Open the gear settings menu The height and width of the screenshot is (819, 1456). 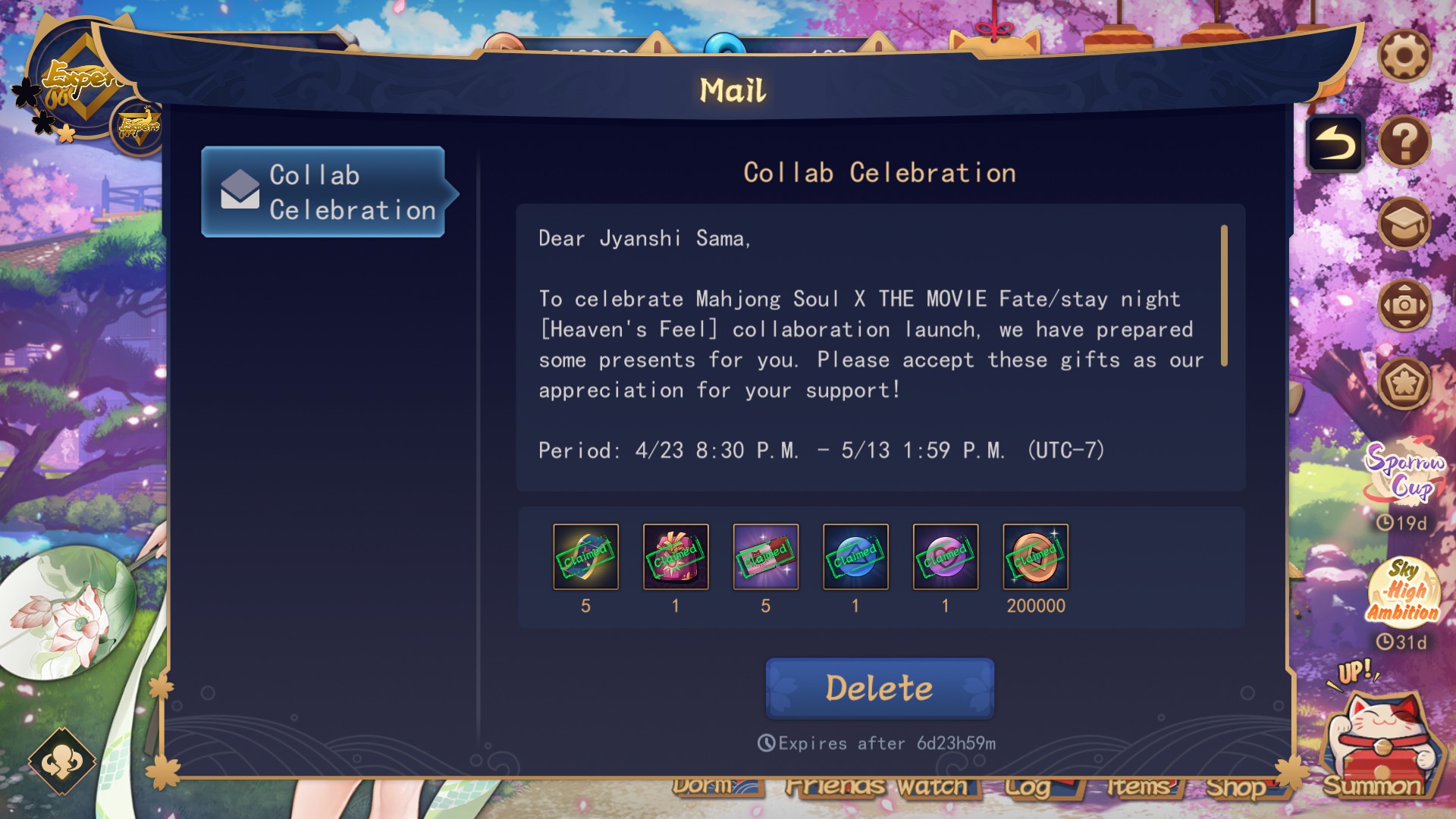click(1404, 55)
